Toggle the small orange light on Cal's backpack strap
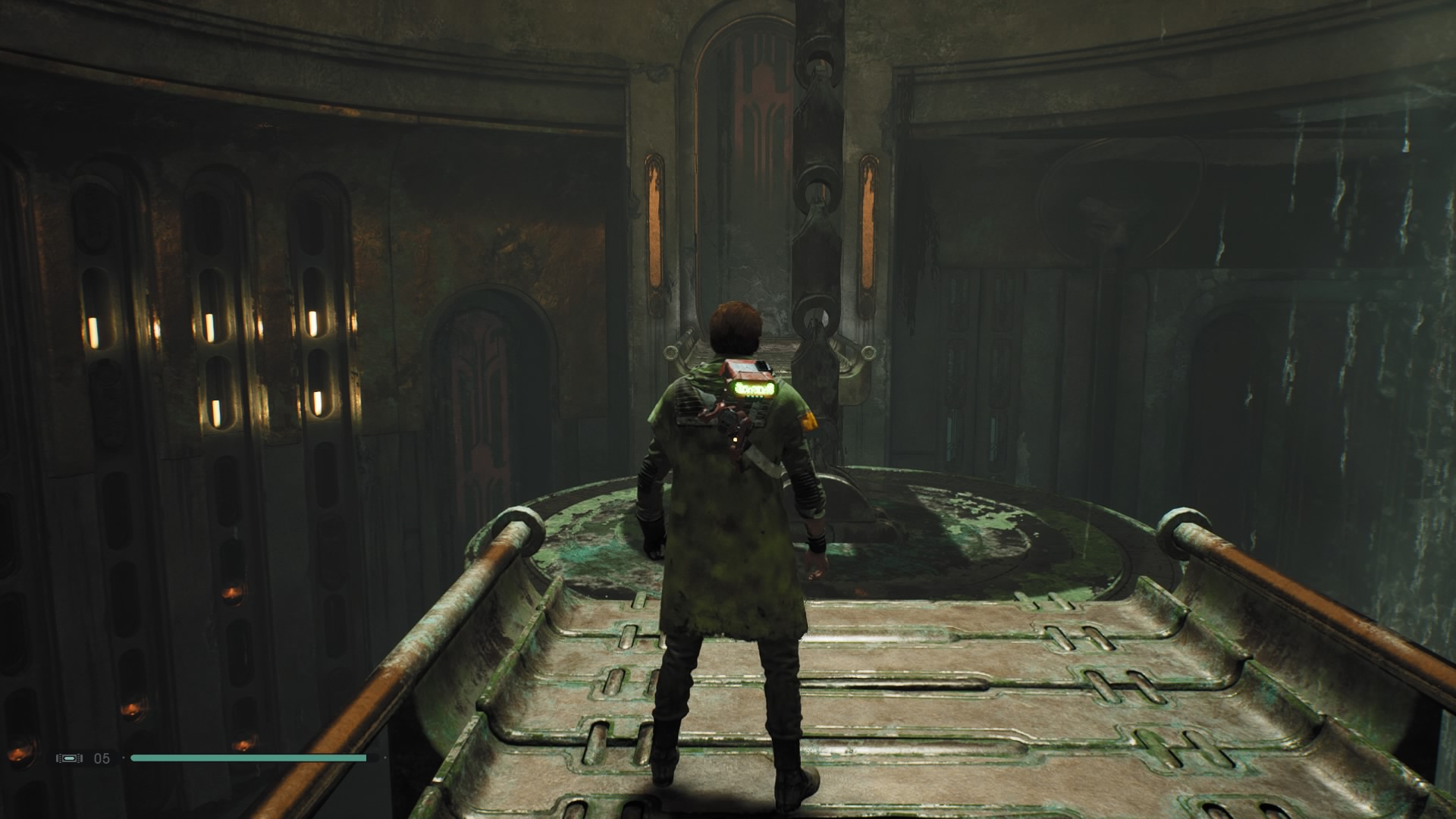This screenshot has height=819, width=1456. (735, 439)
